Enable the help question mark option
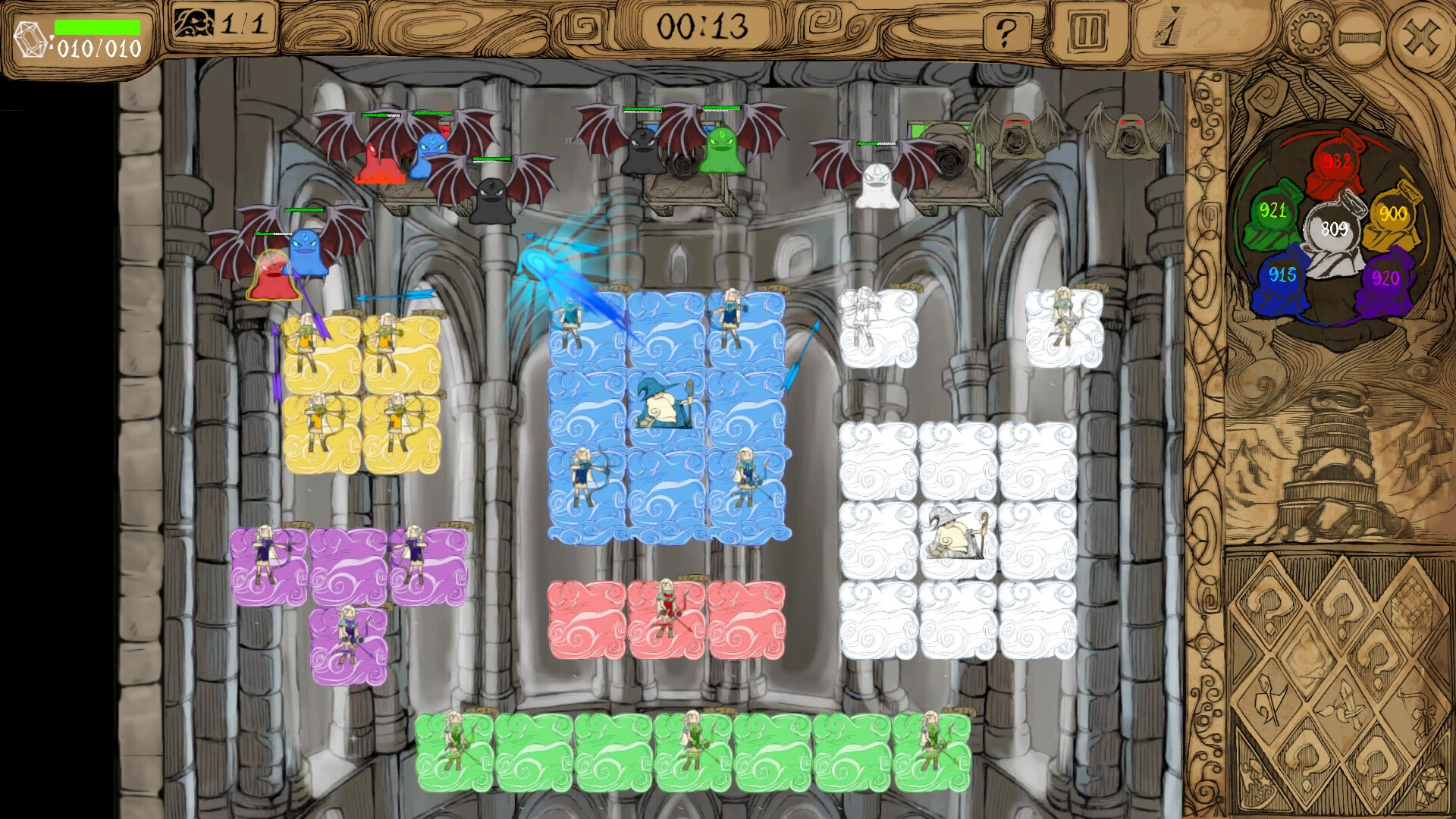 [1006, 31]
